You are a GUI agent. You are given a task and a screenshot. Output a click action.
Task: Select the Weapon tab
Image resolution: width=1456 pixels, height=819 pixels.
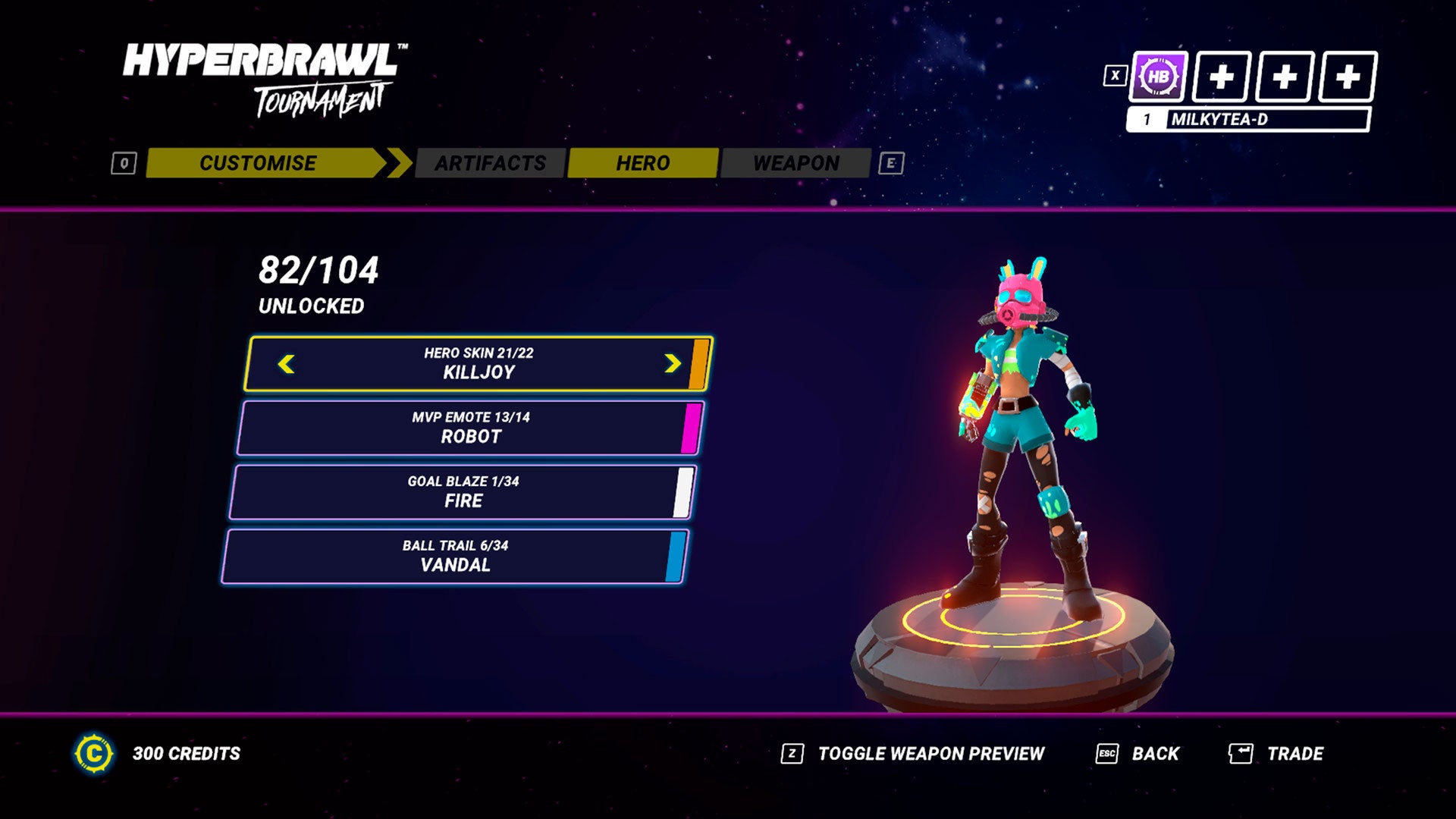pos(795,163)
